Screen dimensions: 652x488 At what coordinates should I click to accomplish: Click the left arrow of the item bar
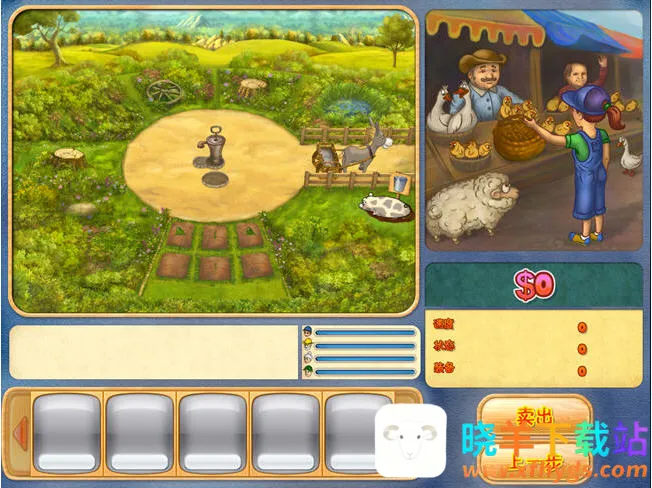click(x=18, y=434)
